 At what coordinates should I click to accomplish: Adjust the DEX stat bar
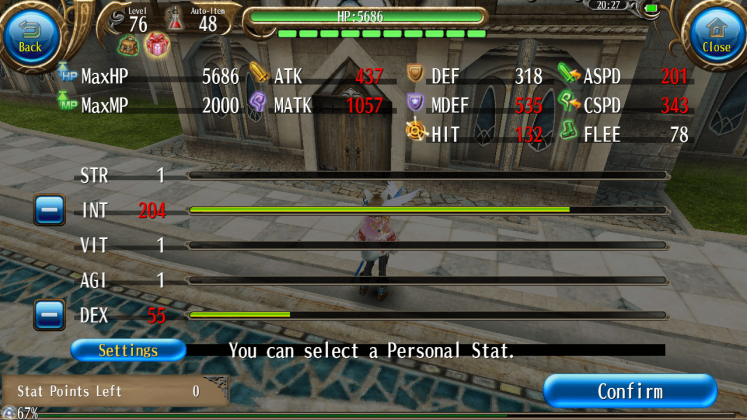(427, 315)
